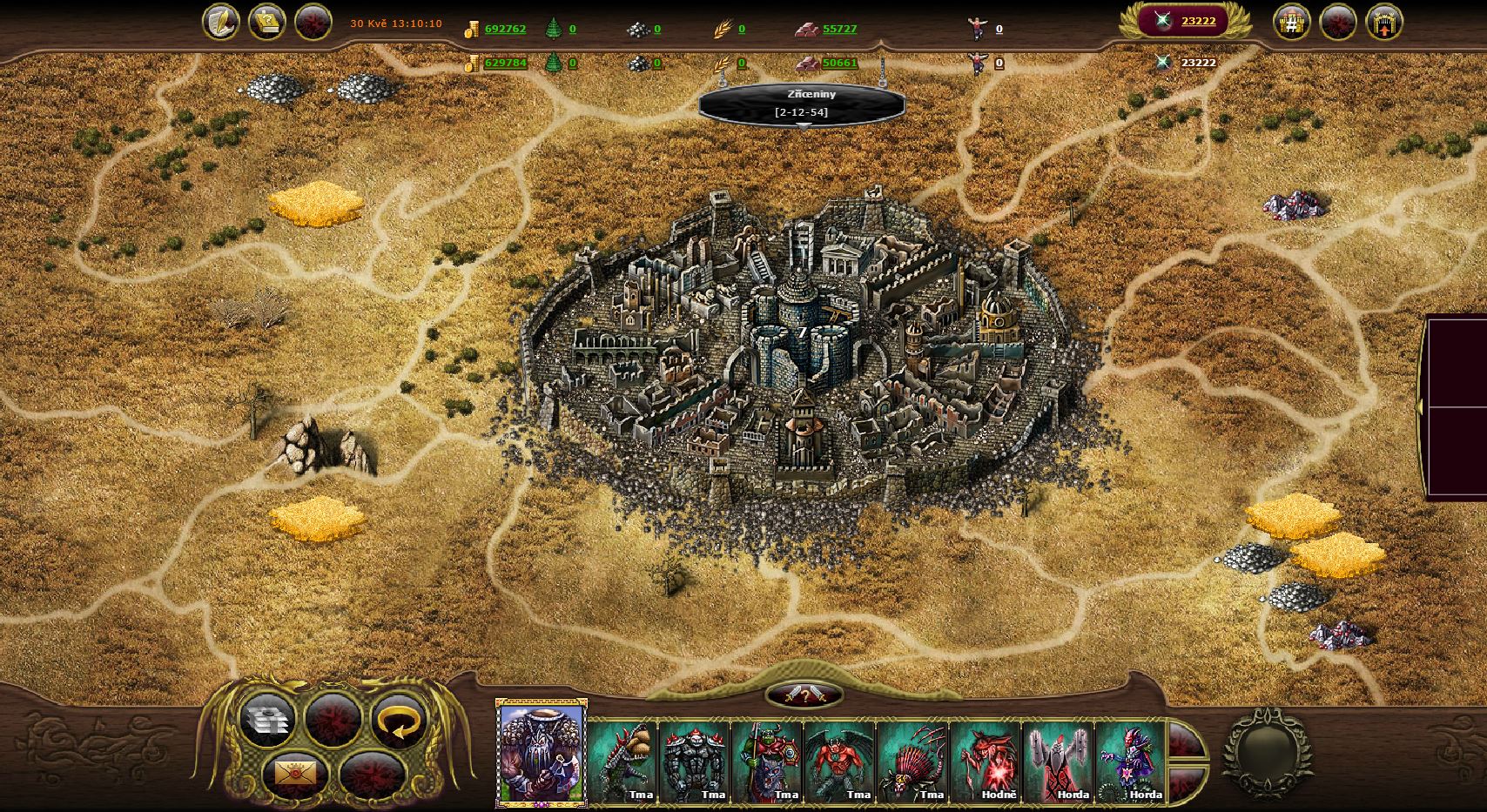Click the gold amount 692762 link
1487x812 pixels.
[505, 29]
